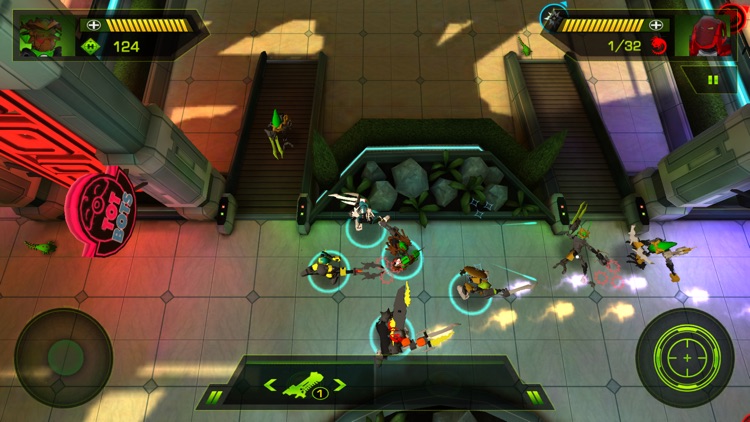Tap the virtual movement joystick
The height and width of the screenshot is (422, 750).
coord(64,357)
